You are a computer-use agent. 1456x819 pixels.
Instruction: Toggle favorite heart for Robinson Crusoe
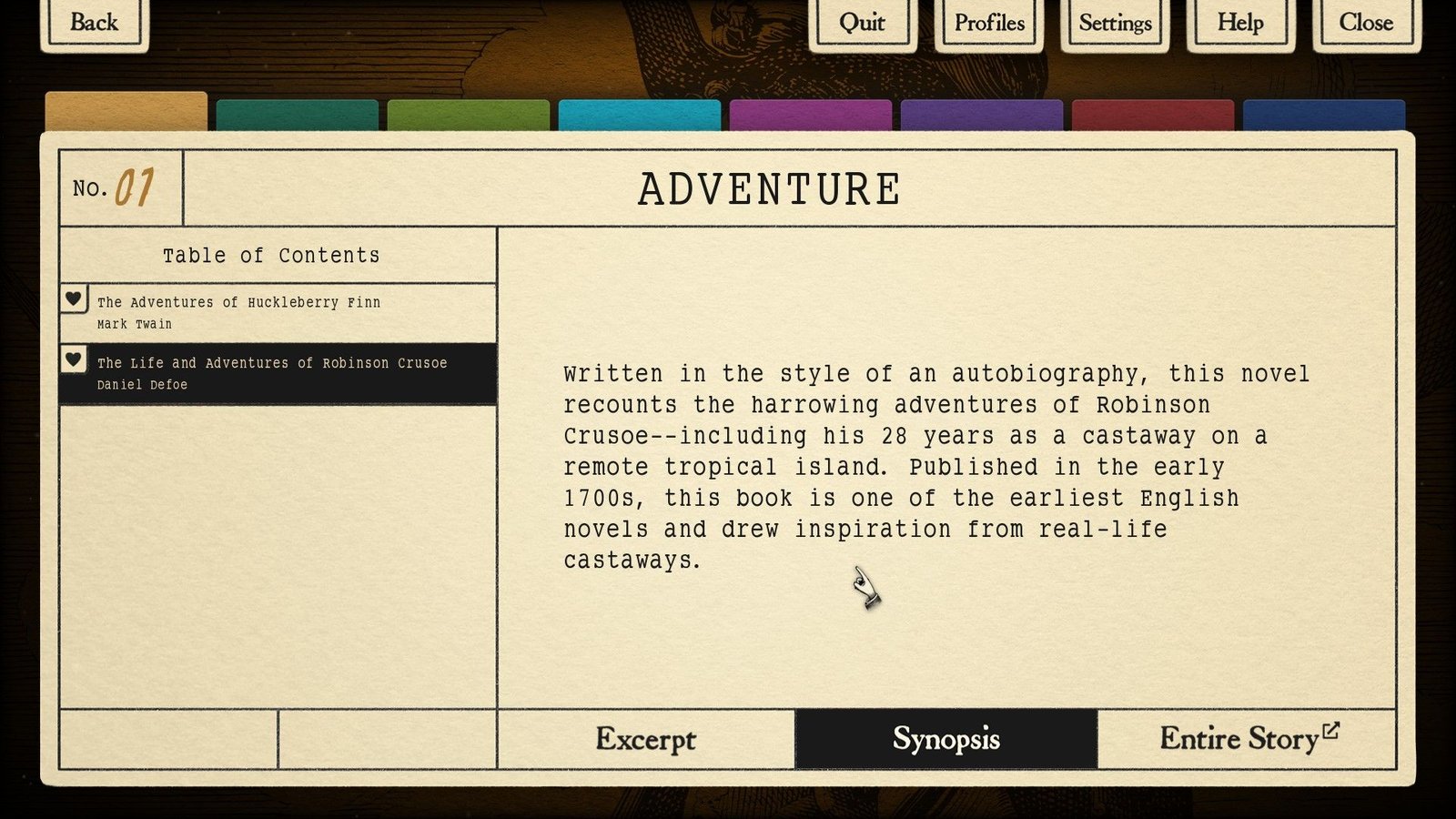(x=74, y=359)
